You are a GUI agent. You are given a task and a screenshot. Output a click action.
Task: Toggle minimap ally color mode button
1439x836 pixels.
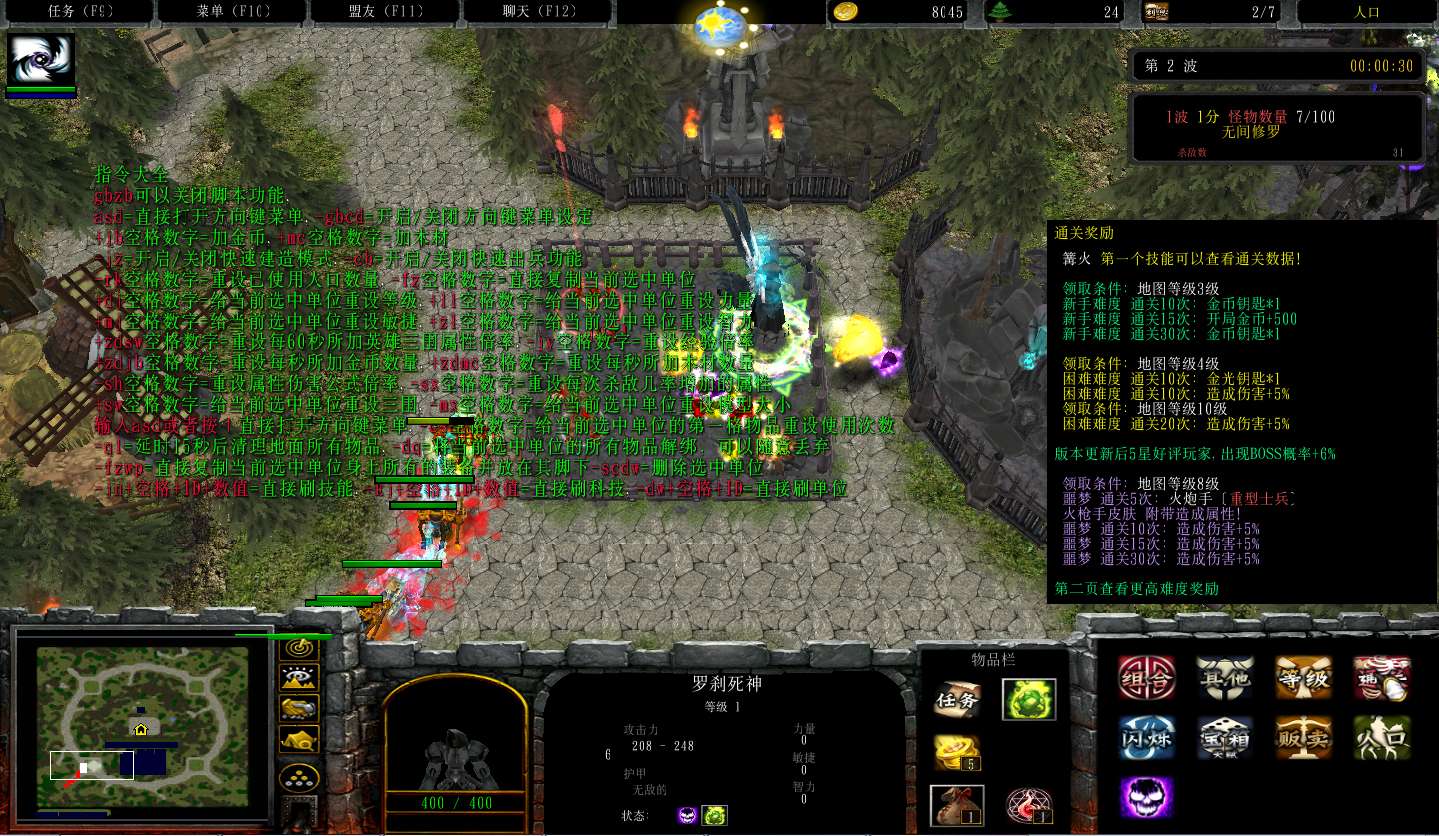(x=298, y=709)
